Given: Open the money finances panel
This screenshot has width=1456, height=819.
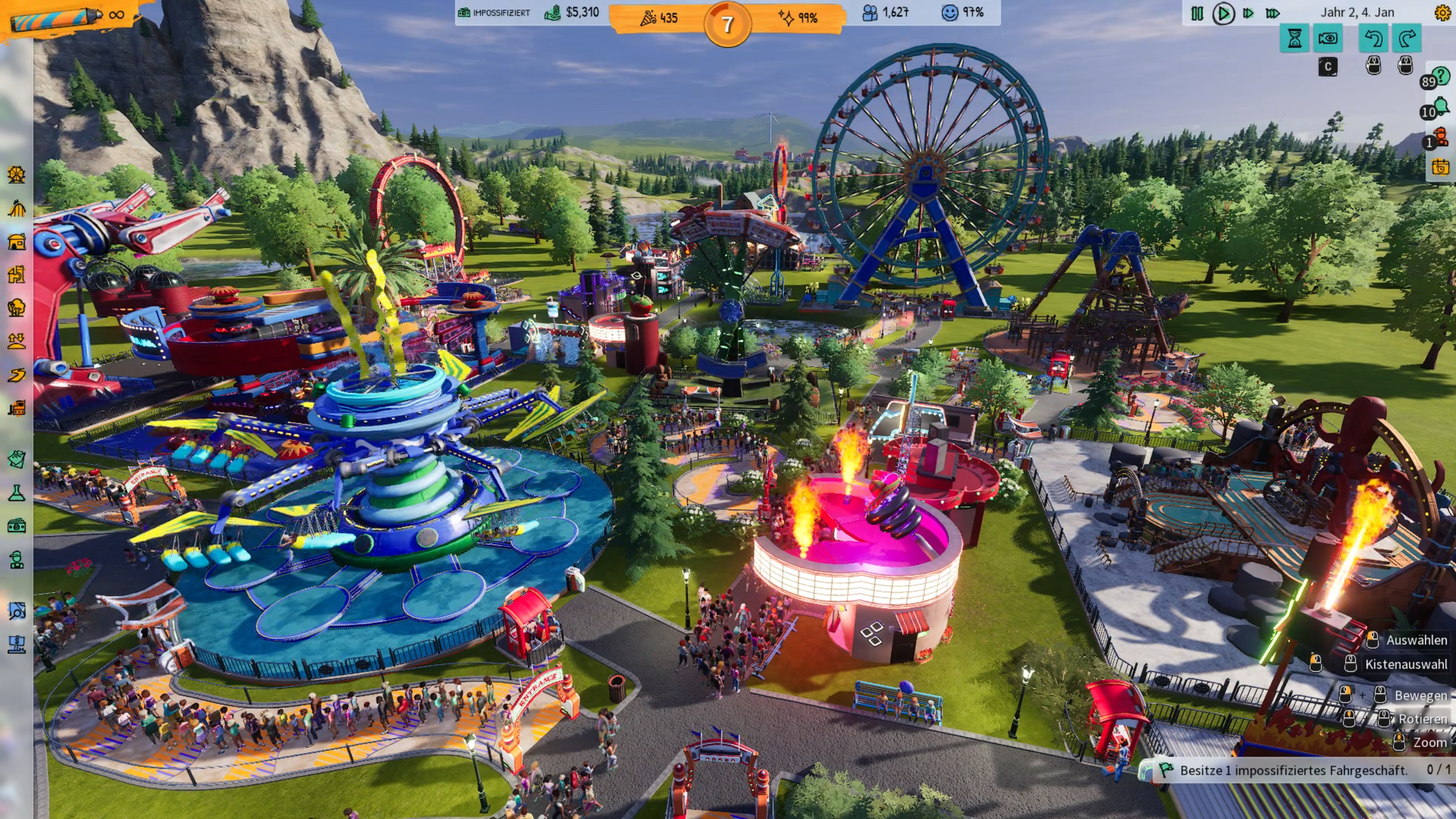Looking at the screenshot, I should coord(16,526).
